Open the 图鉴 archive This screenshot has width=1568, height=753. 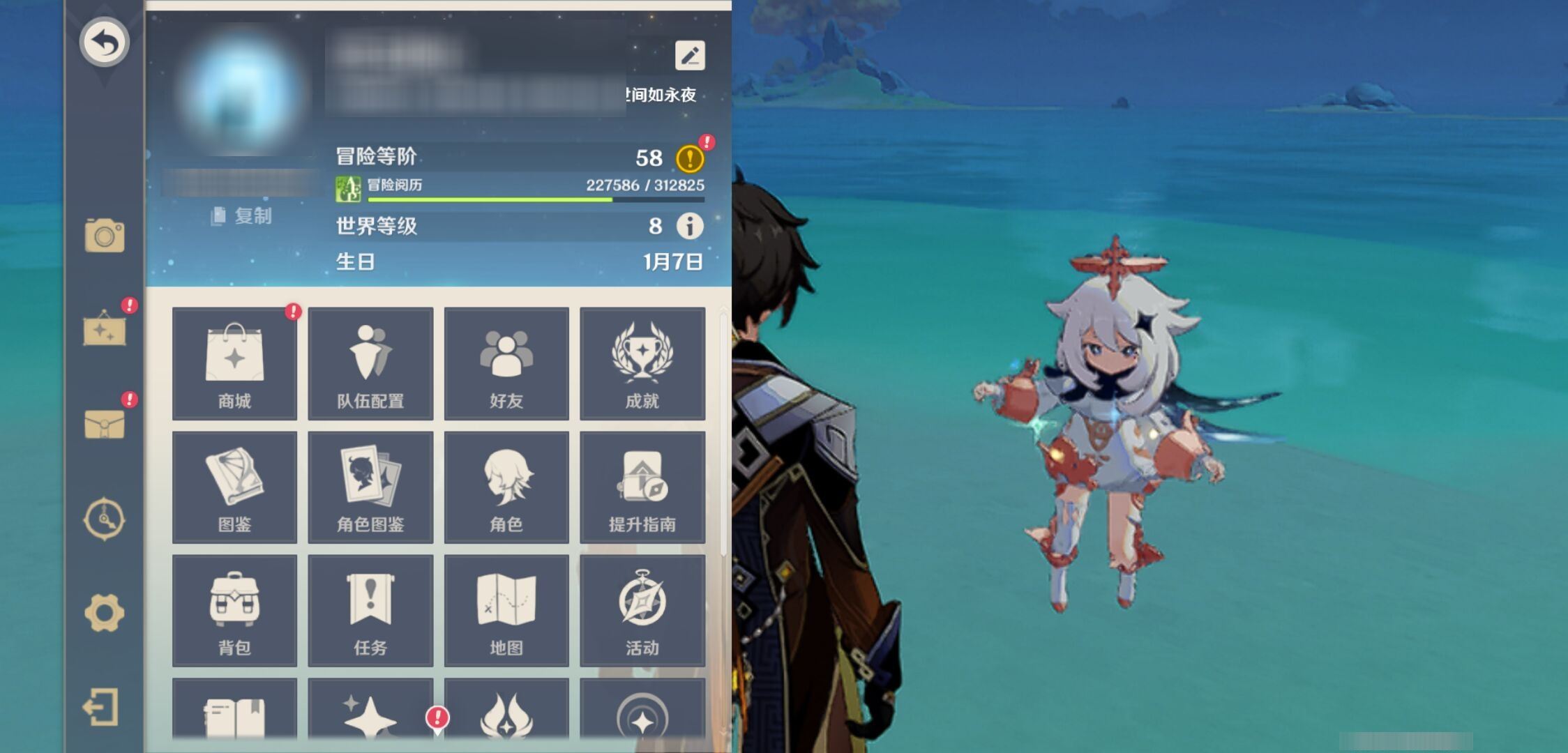tap(234, 487)
